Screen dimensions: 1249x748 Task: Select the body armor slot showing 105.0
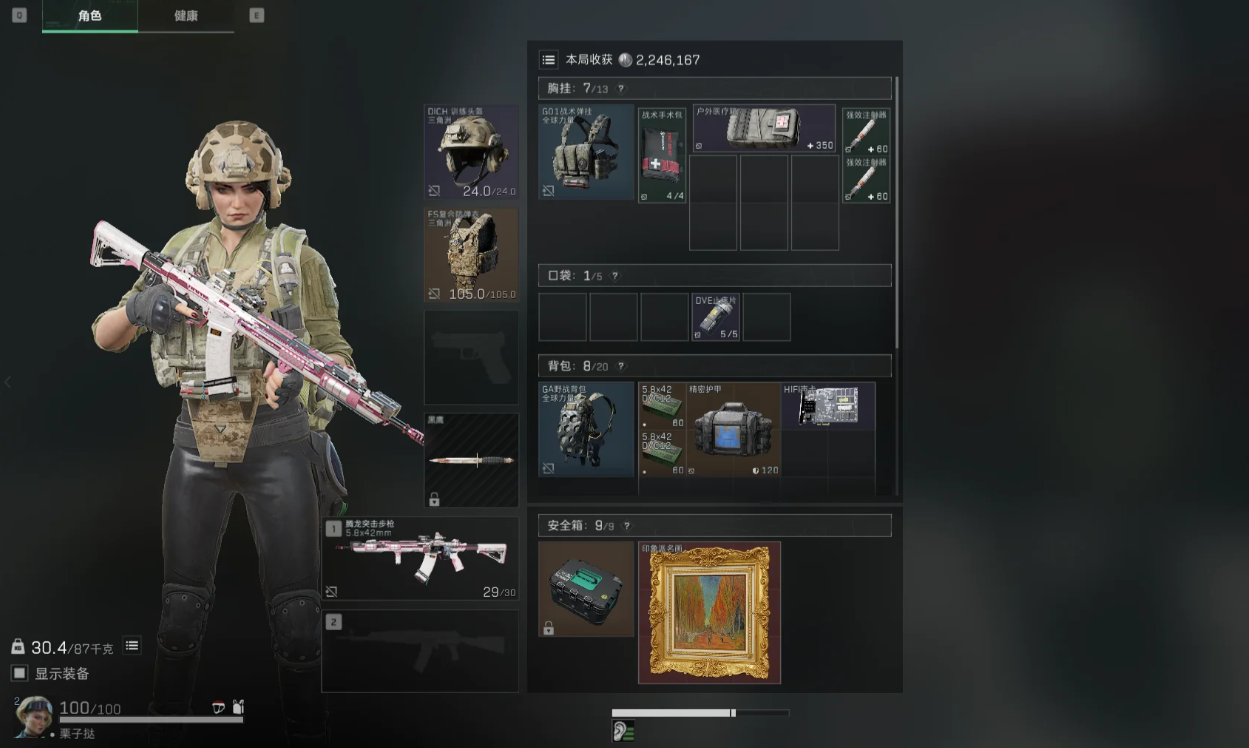point(471,254)
